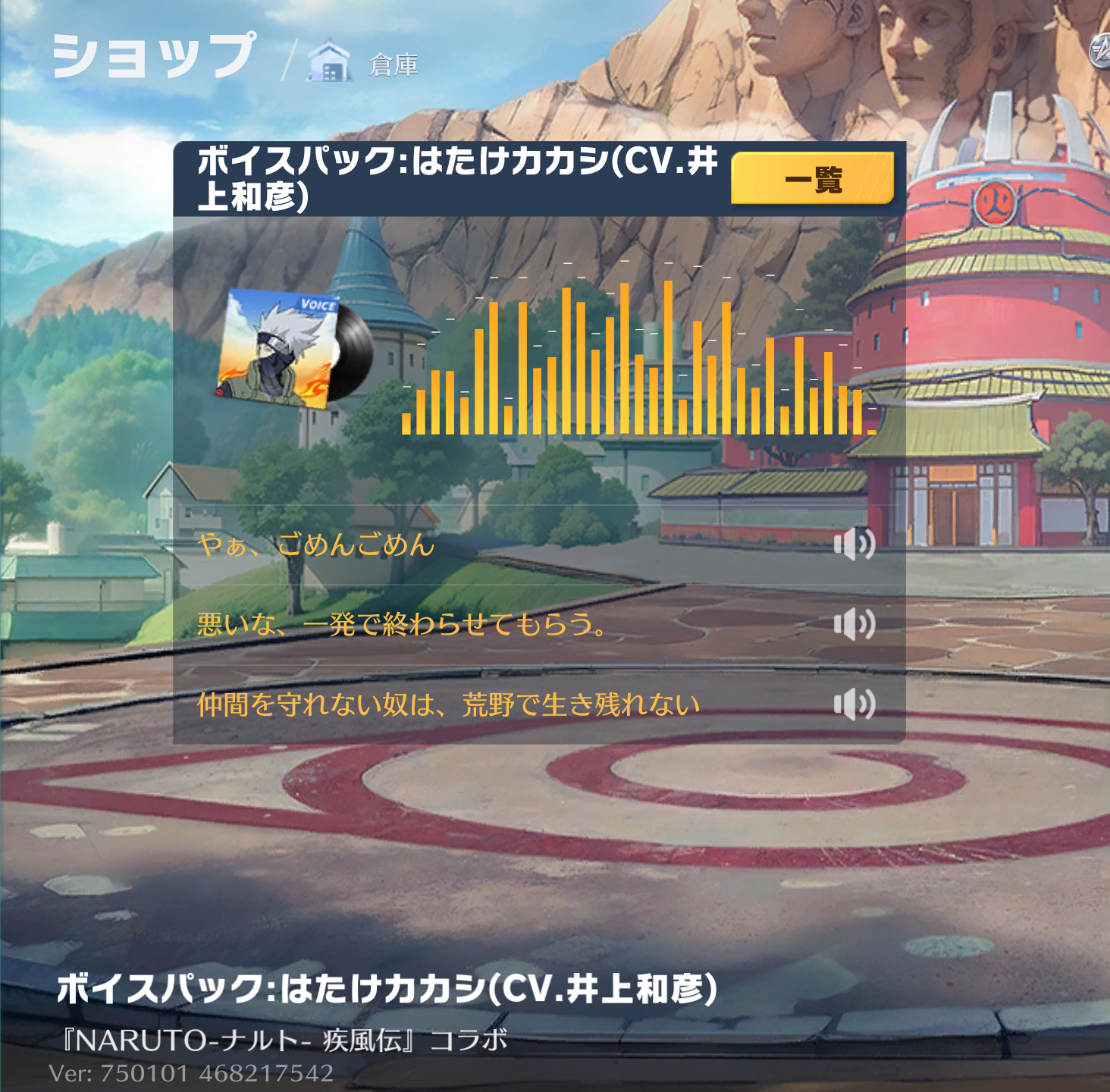
Task: Play the 悪いな、一発で終わらせてもらう voice line
Action: pos(854,624)
